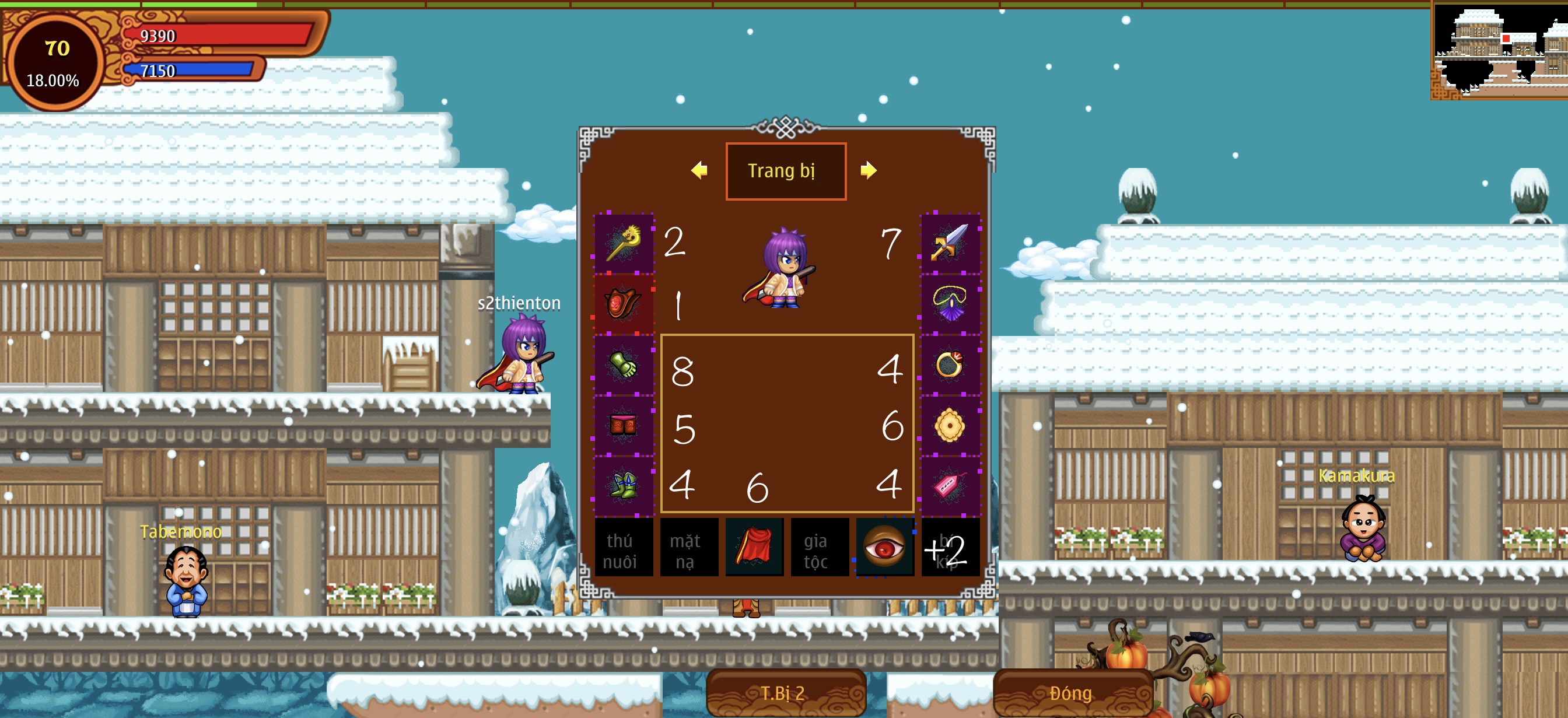Select the gold ring equipment slot
Screen dimensions: 1568x718
[x=950, y=365]
